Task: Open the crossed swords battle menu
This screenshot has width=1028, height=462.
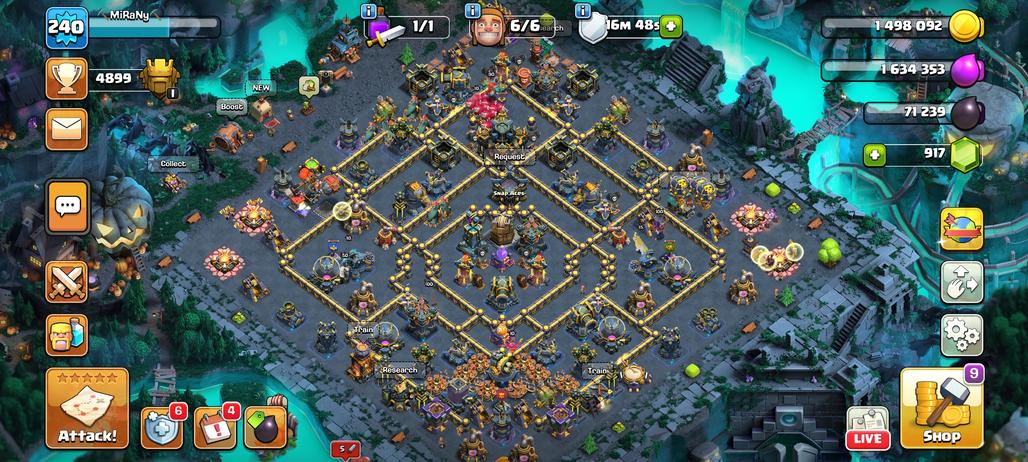Action: (x=67, y=281)
